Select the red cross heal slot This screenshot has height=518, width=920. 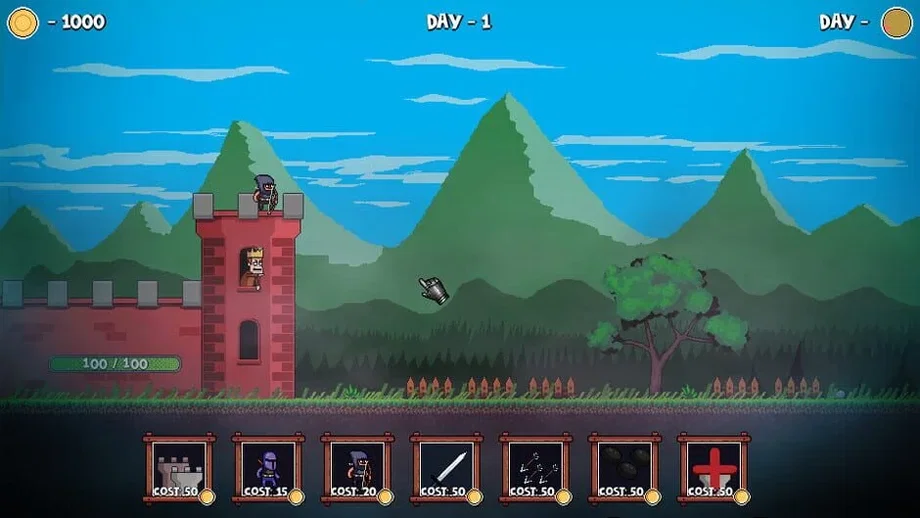(x=712, y=468)
